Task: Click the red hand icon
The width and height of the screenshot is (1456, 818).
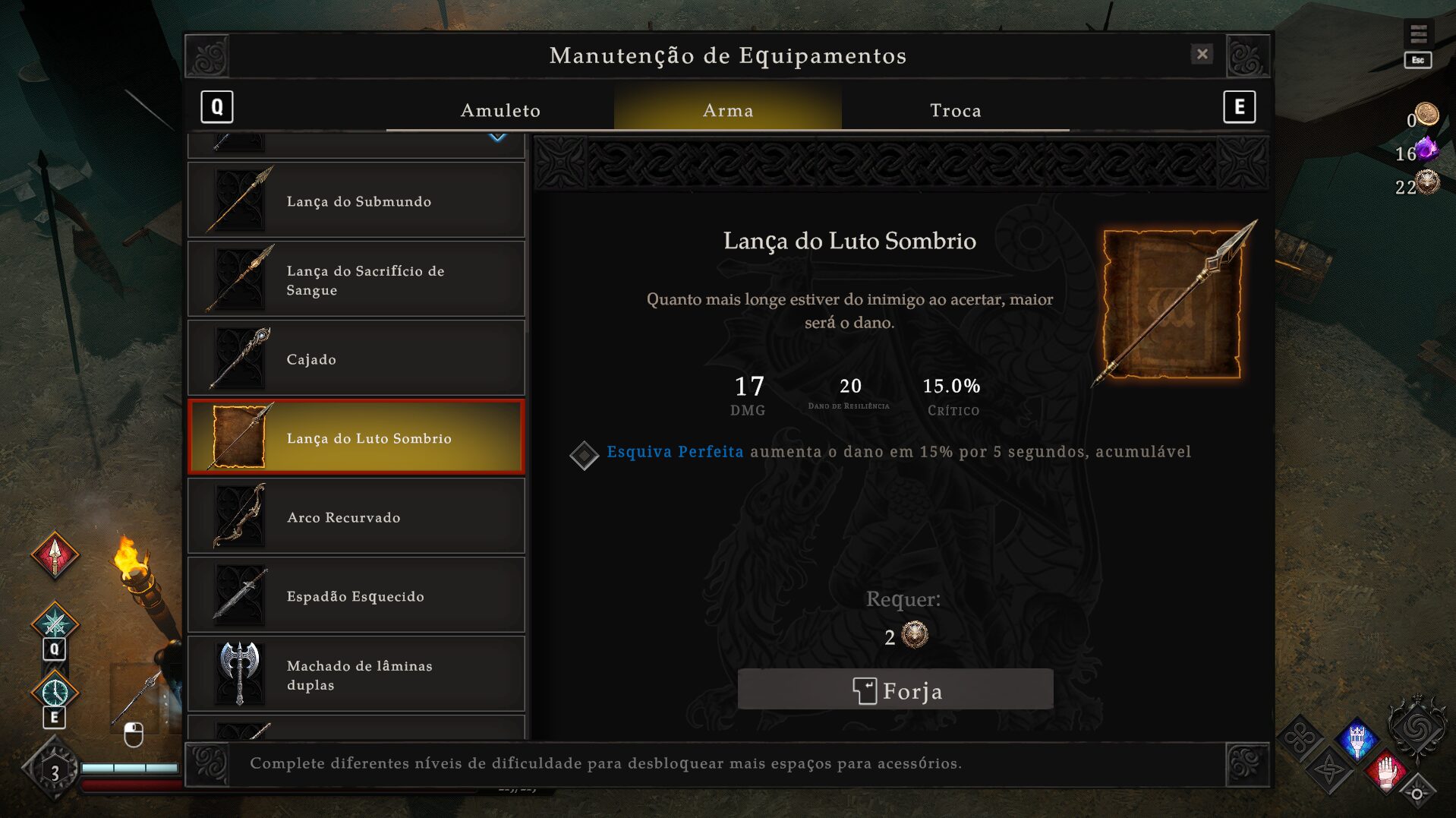Action: tap(1386, 773)
